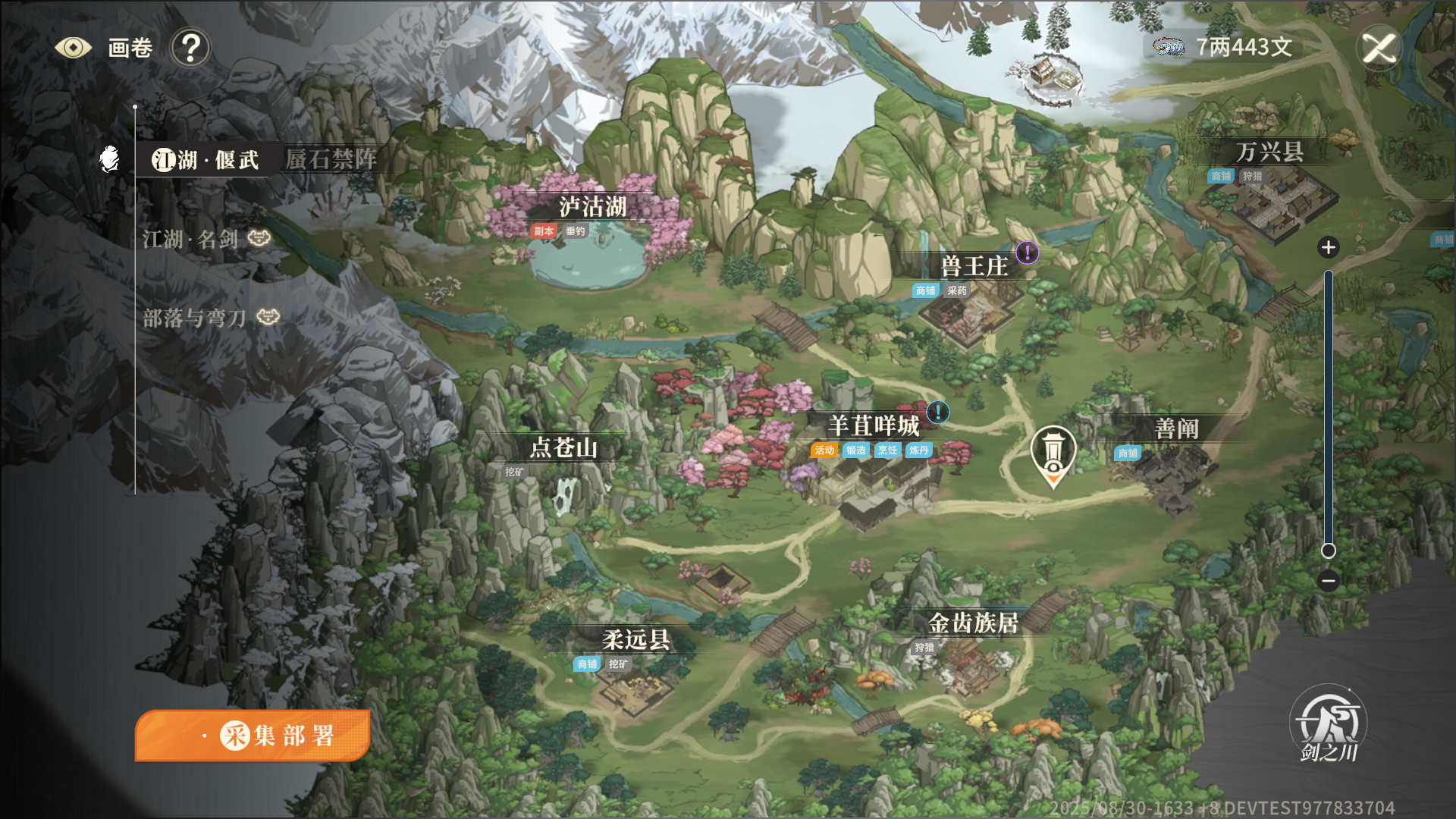Click the 画卷 eye icon top left
The width and height of the screenshot is (1456, 819).
click(x=73, y=47)
